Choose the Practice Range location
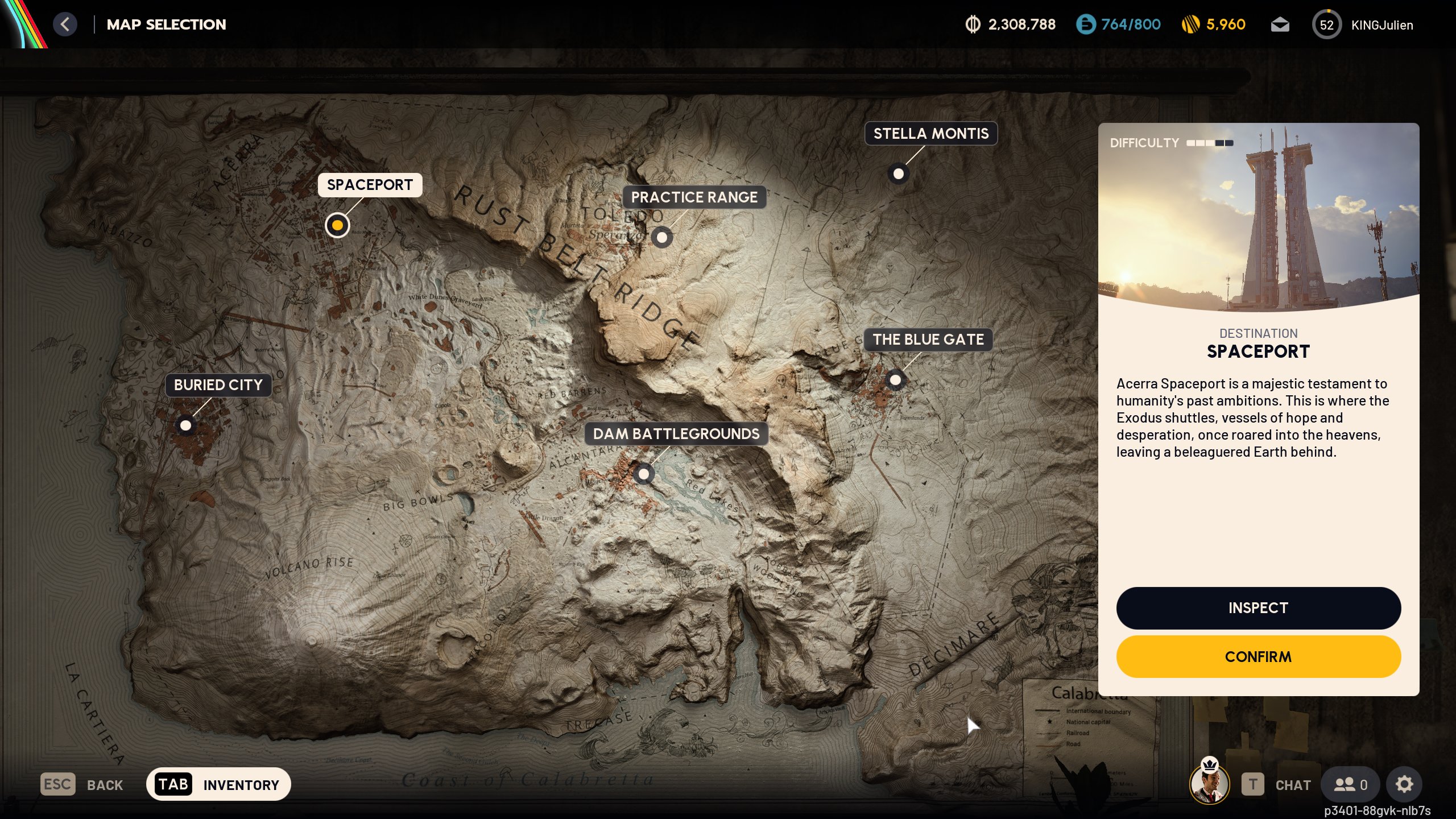The height and width of the screenshot is (819, 1456). (x=661, y=237)
